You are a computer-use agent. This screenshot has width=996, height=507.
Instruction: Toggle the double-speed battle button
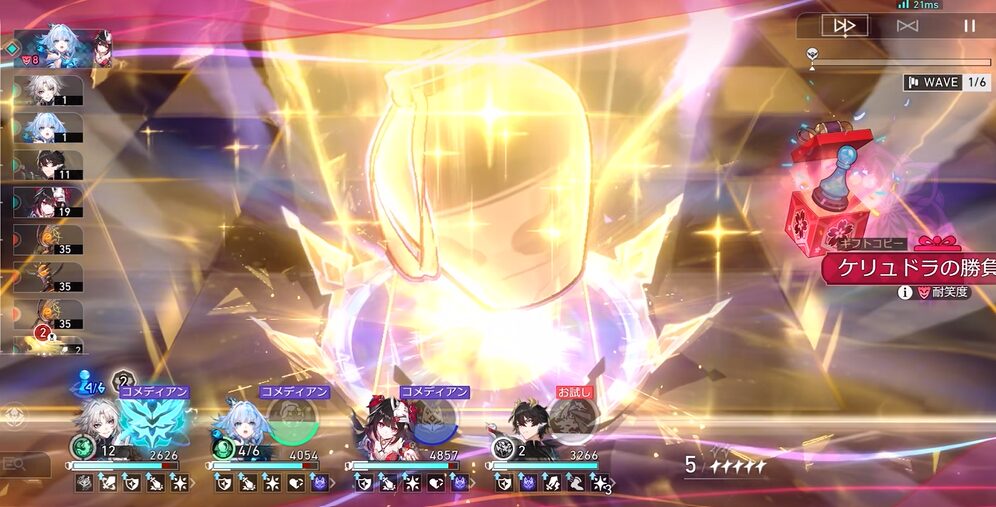click(844, 25)
